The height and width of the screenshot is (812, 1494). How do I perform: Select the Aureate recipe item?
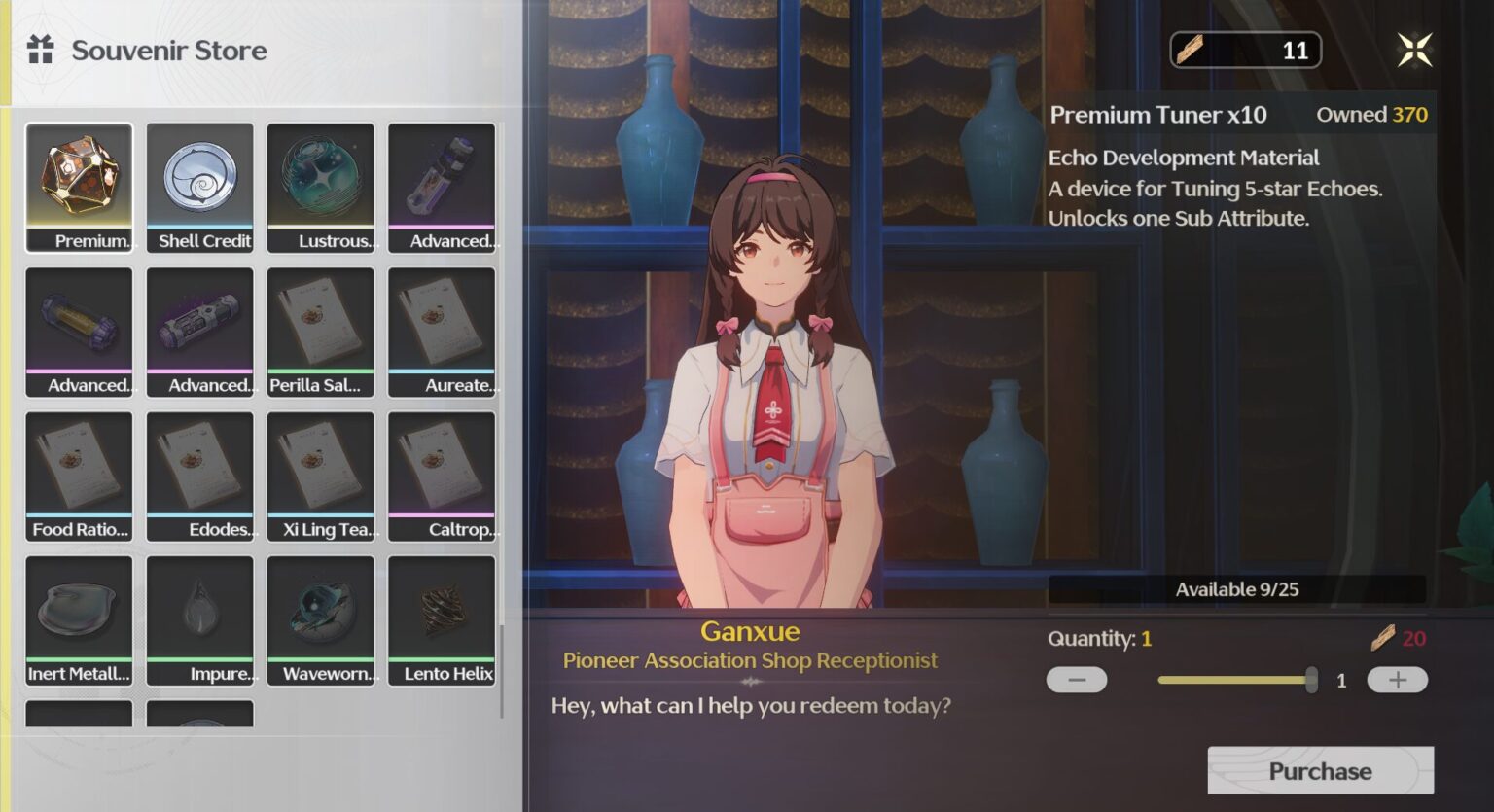click(442, 332)
